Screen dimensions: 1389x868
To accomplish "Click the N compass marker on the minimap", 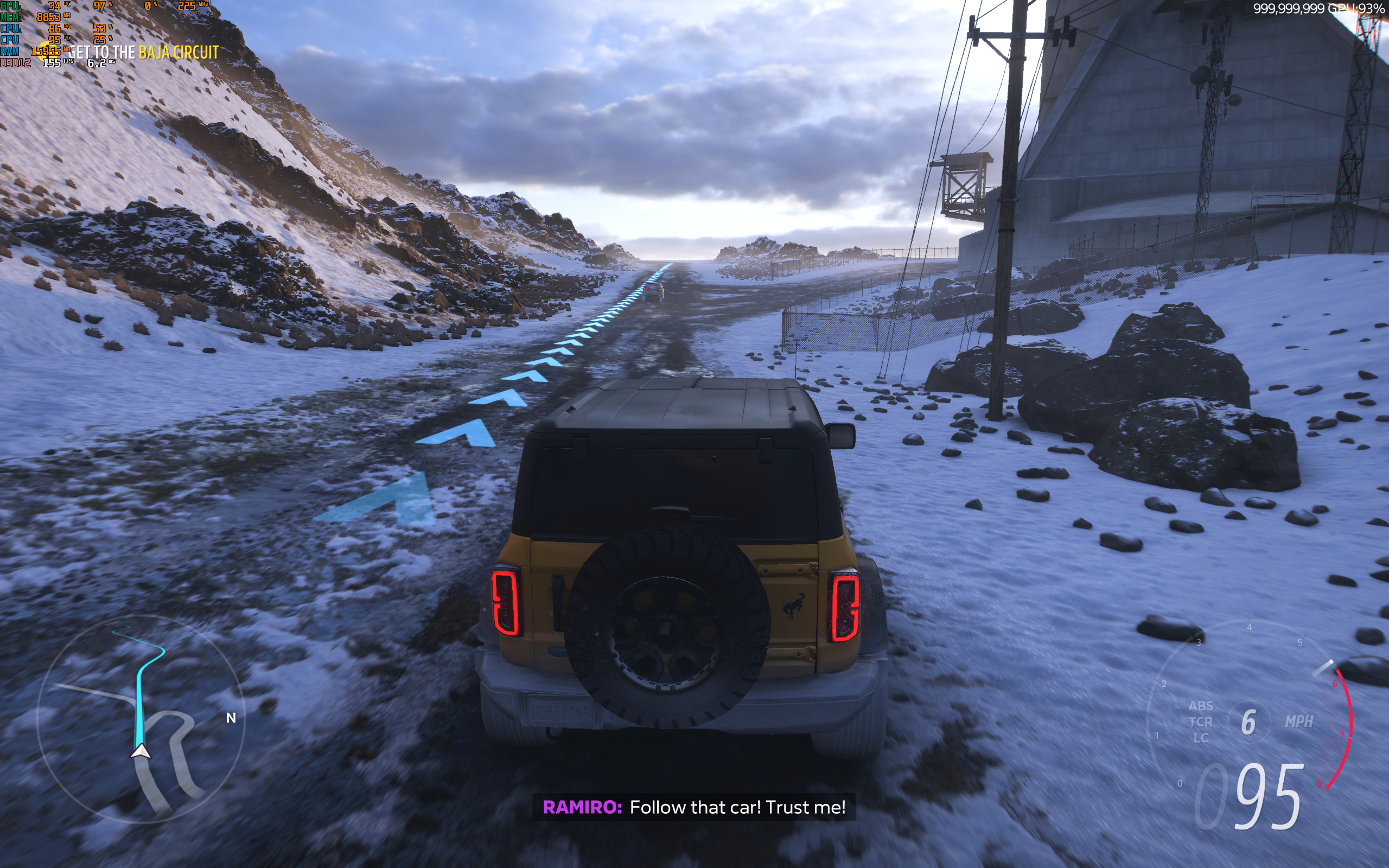I will point(231,718).
